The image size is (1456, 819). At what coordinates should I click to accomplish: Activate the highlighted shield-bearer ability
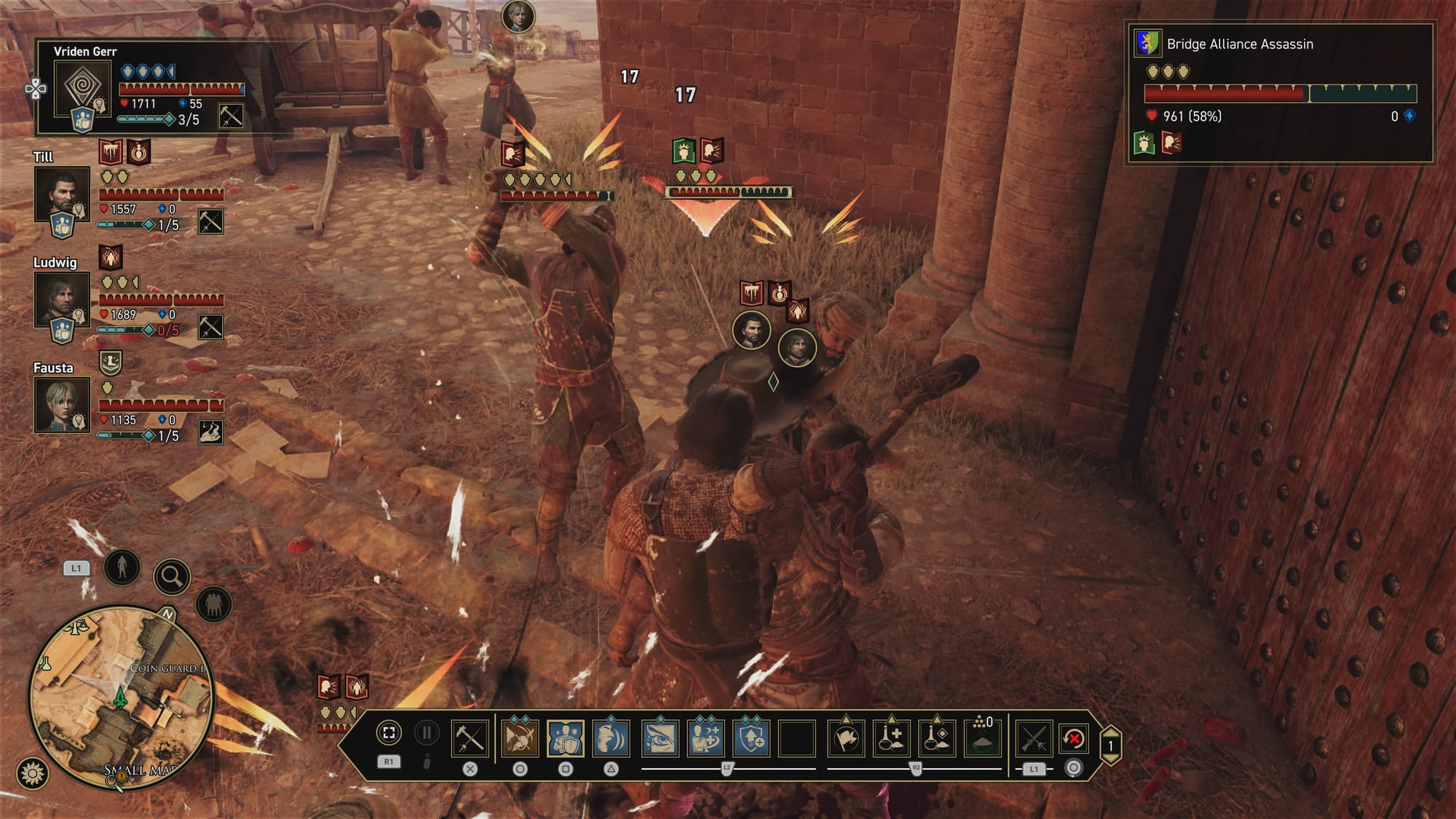click(x=566, y=738)
